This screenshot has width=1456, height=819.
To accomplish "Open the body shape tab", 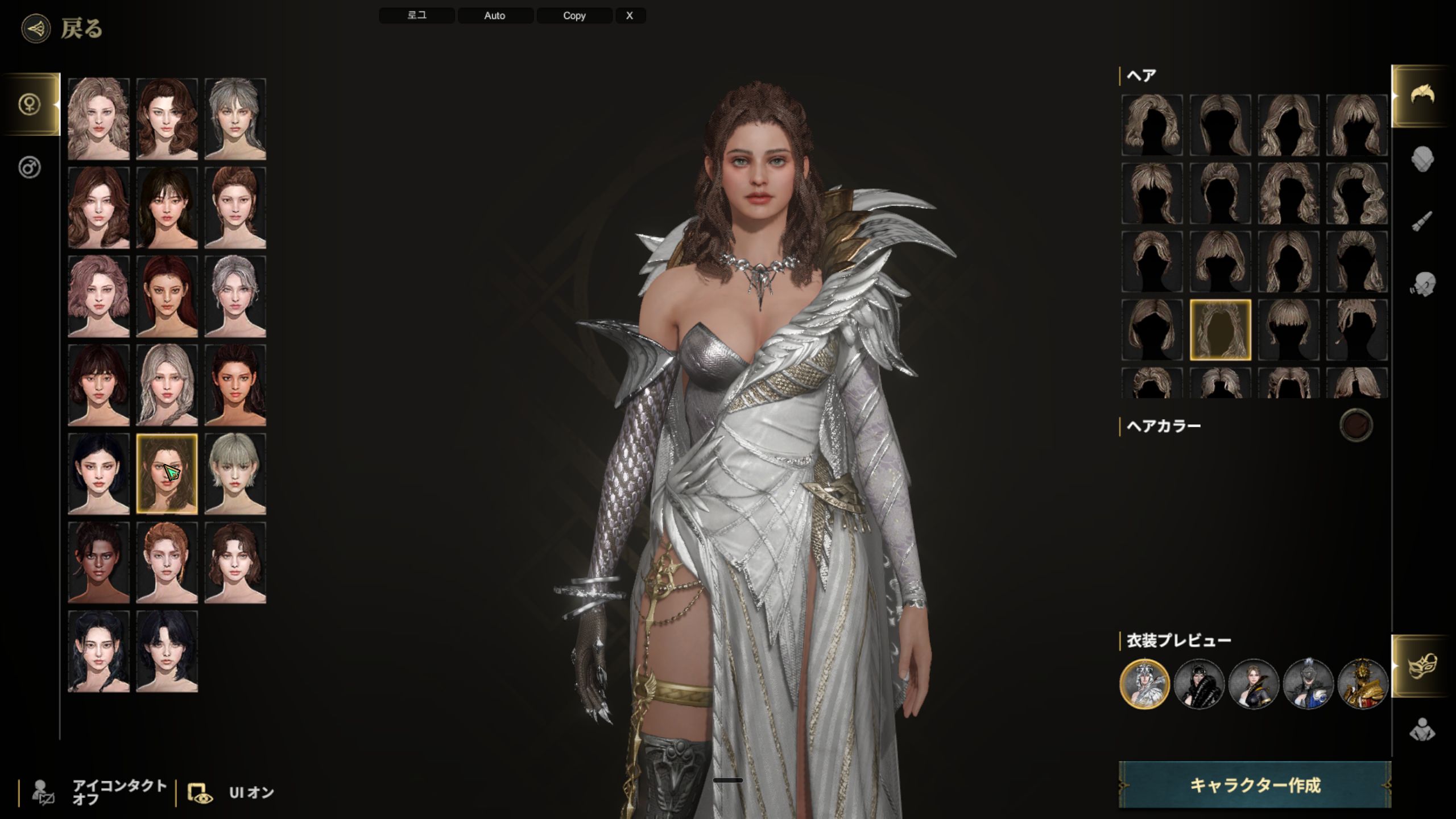I will point(1422,730).
